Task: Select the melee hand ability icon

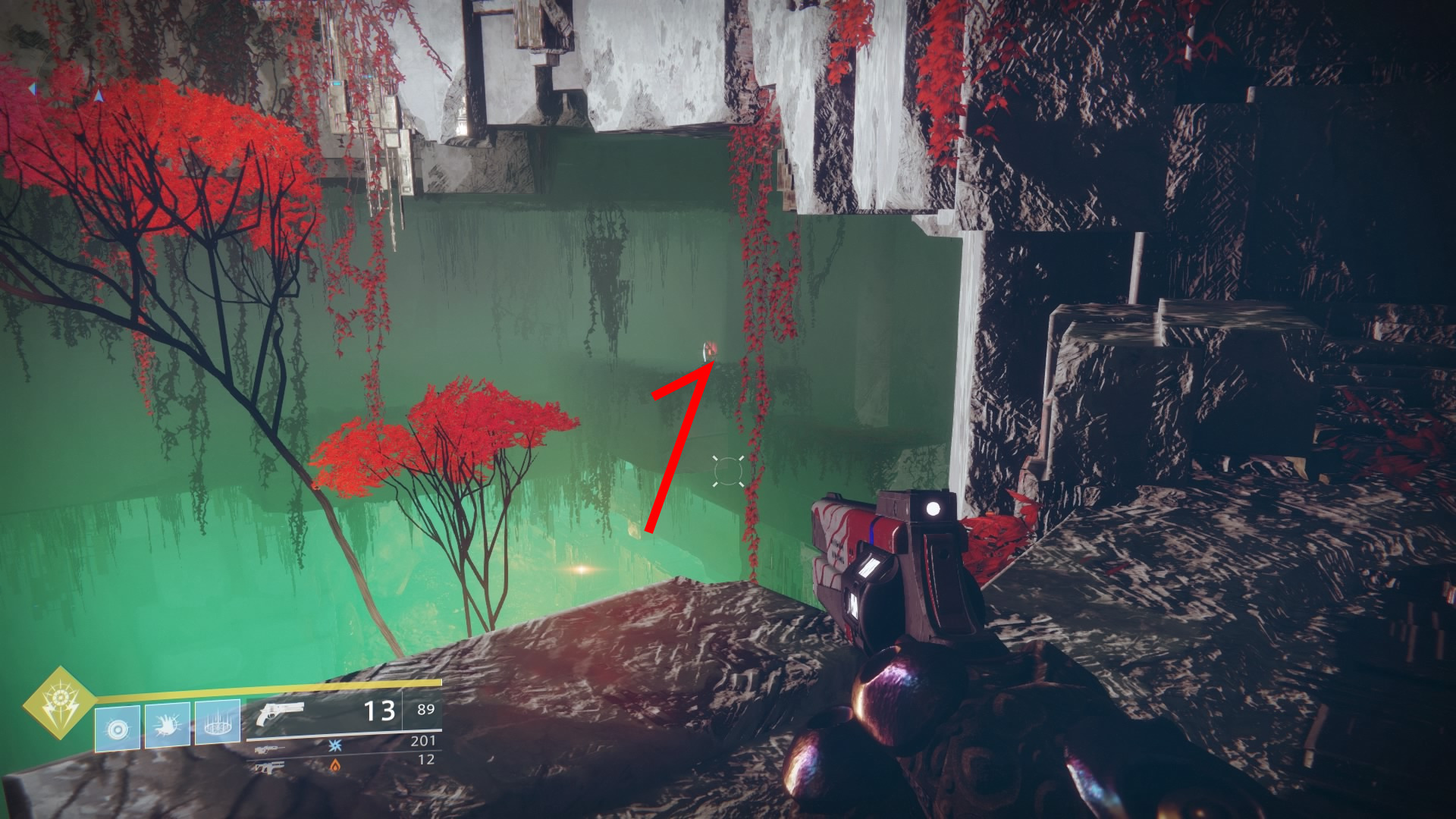Action: [x=168, y=726]
